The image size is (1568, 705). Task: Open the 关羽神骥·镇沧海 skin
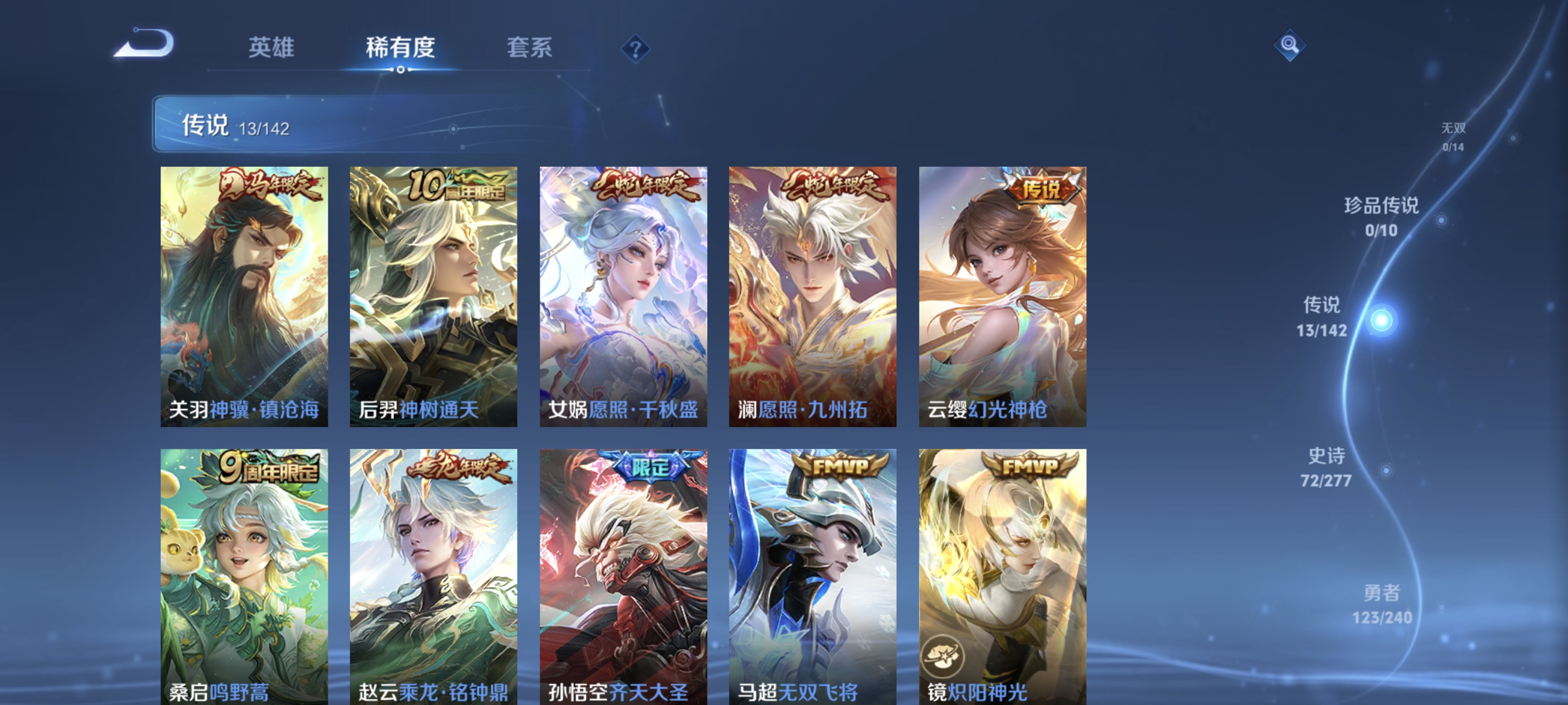(x=244, y=298)
